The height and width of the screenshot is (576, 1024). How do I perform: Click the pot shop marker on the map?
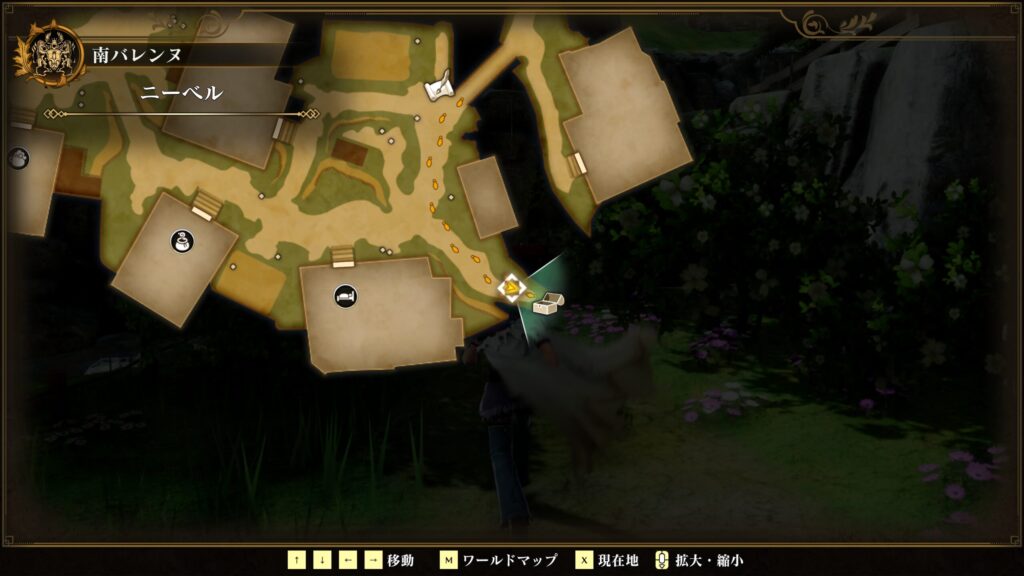(182, 240)
